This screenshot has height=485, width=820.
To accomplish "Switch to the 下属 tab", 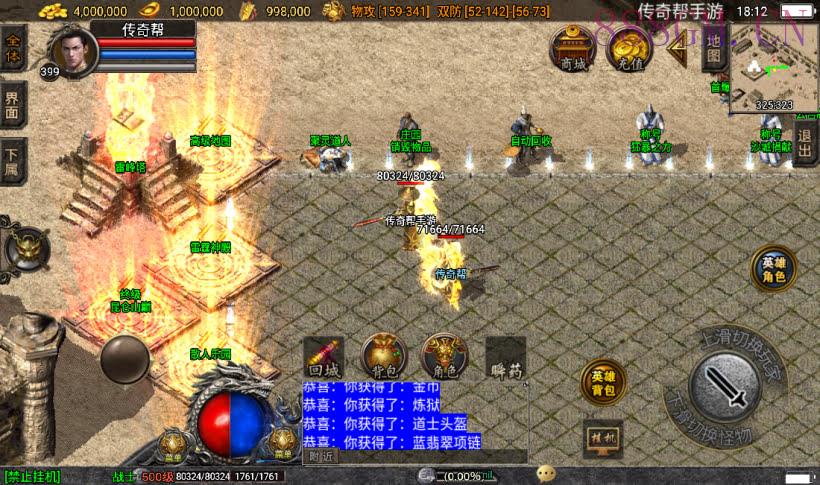I will (x=12, y=160).
